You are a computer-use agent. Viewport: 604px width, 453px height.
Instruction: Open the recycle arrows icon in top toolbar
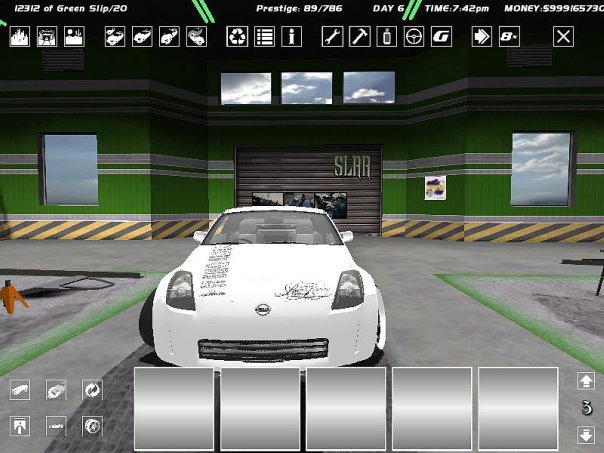[x=237, y=37]
